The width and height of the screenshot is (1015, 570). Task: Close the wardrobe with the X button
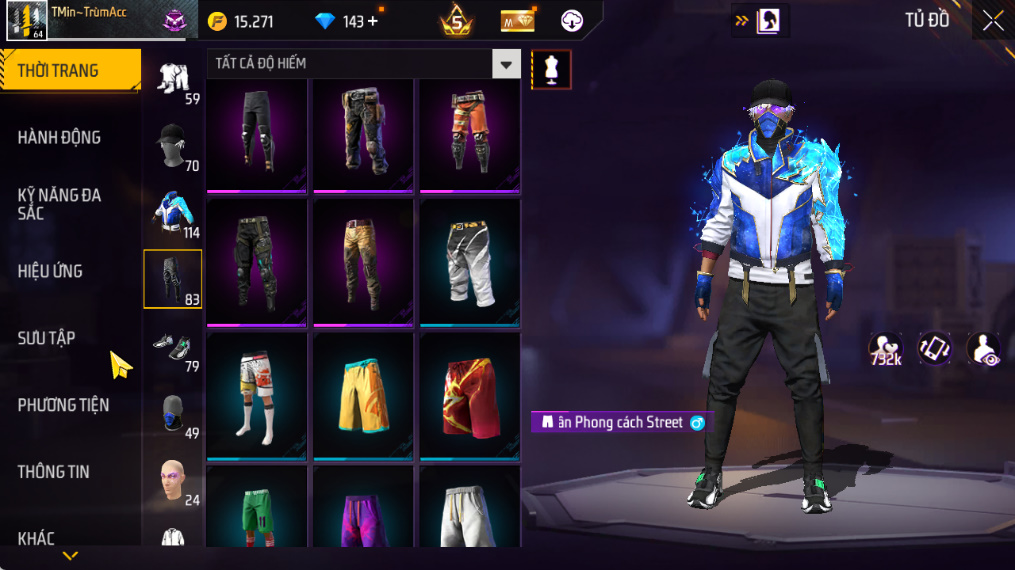click(x=992, y=21)
